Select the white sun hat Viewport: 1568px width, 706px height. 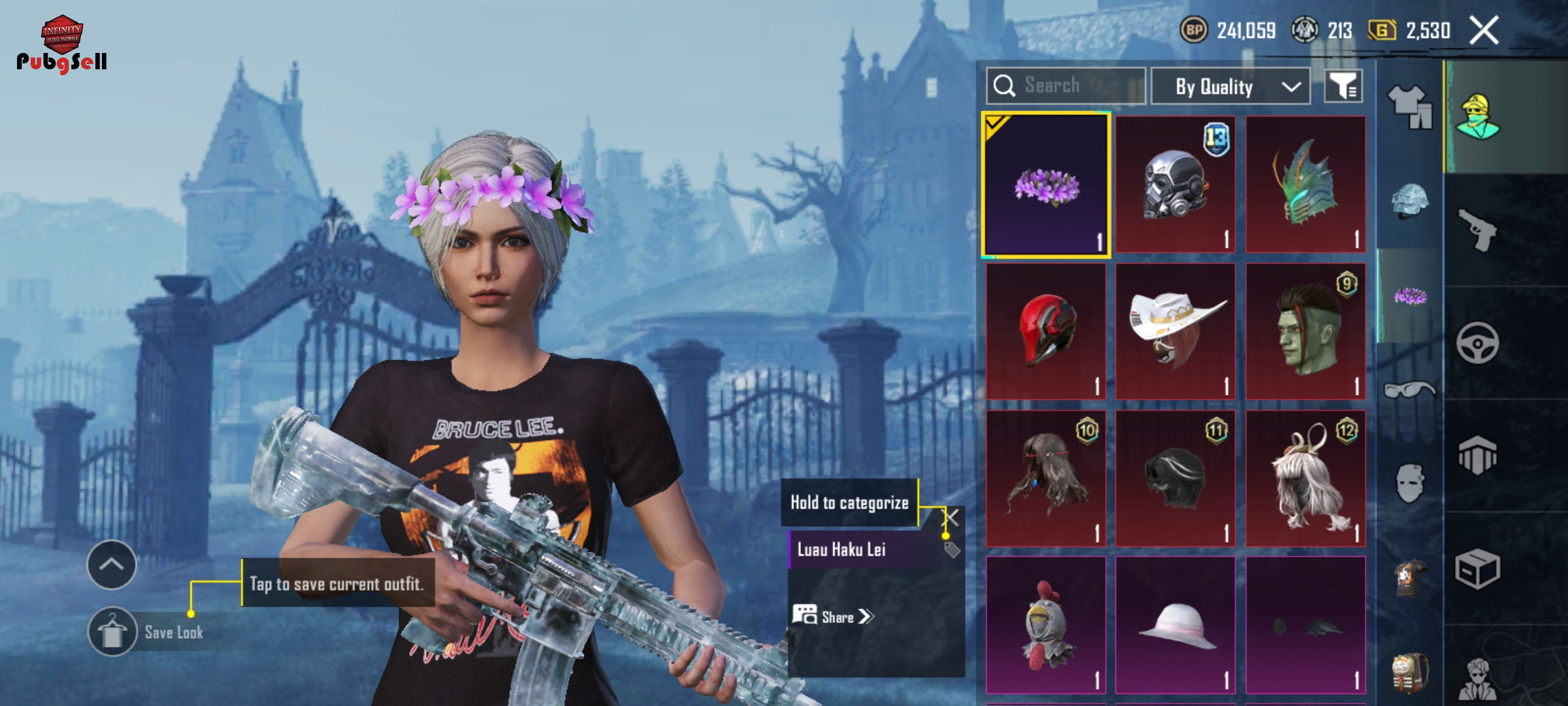point(1175,625)
